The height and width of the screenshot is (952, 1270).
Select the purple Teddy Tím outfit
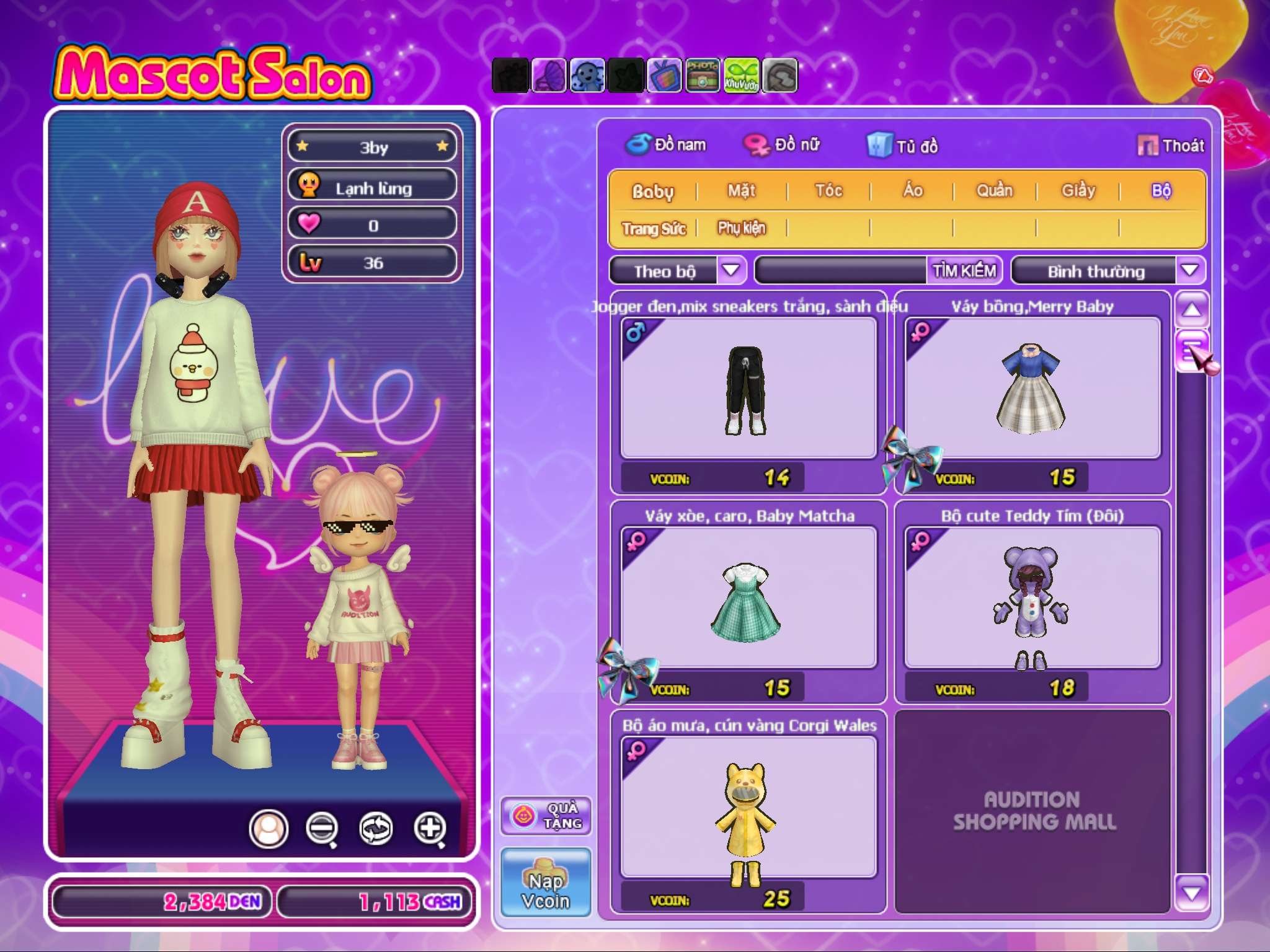(x=1032, y=598)
